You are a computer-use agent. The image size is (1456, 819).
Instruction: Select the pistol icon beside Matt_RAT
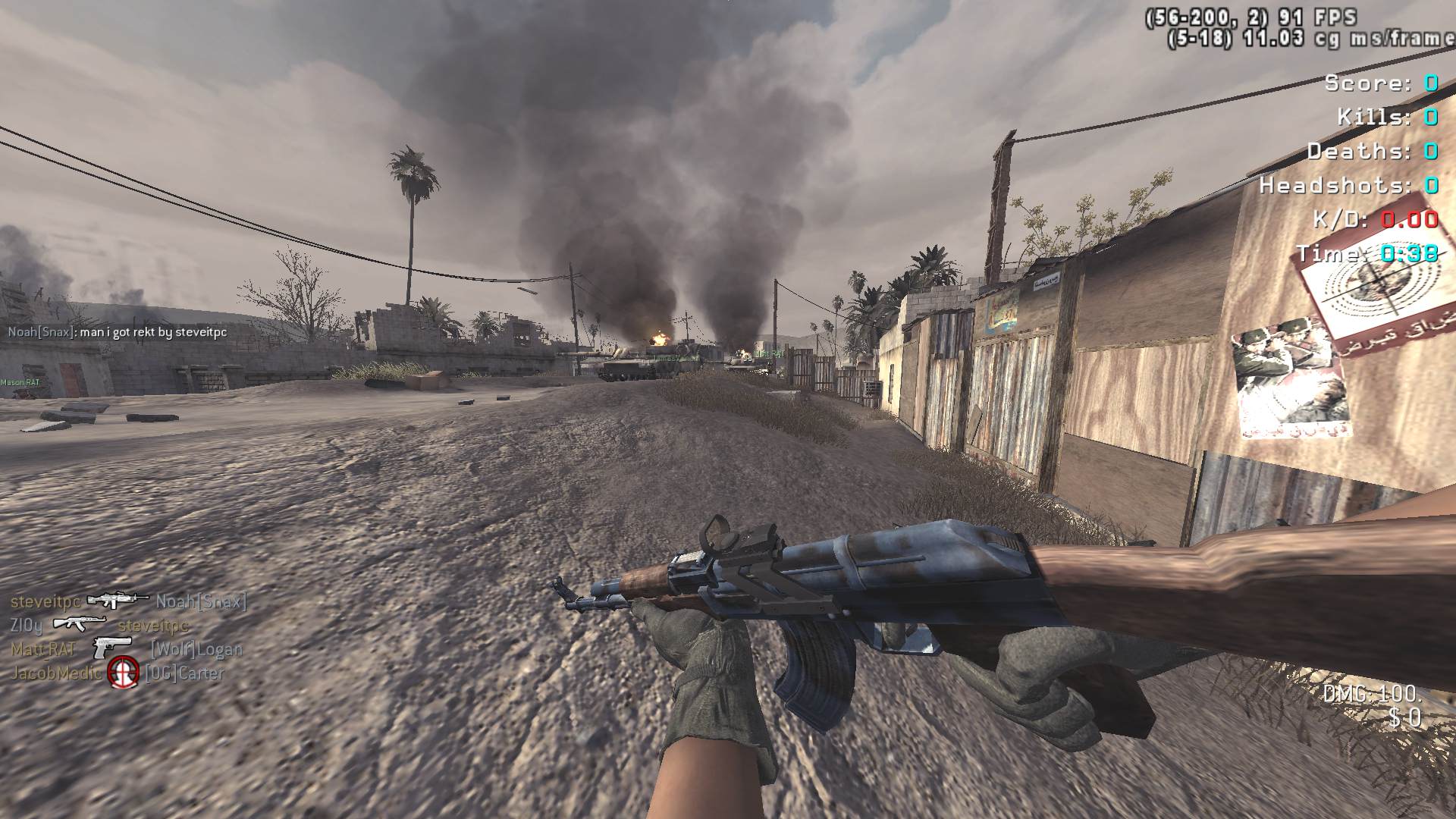pyautogui.click(x=112, y=648)
